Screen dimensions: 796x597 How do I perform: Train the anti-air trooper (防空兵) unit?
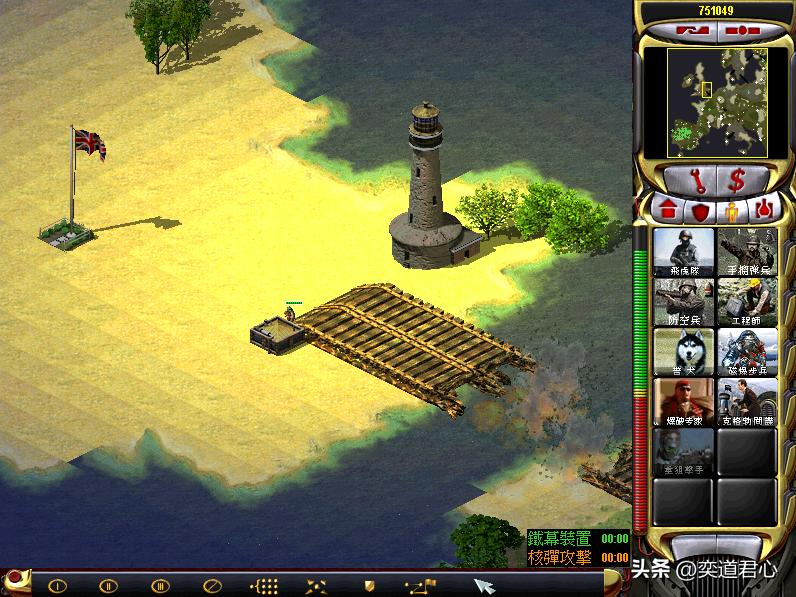(x=684, y=301)
